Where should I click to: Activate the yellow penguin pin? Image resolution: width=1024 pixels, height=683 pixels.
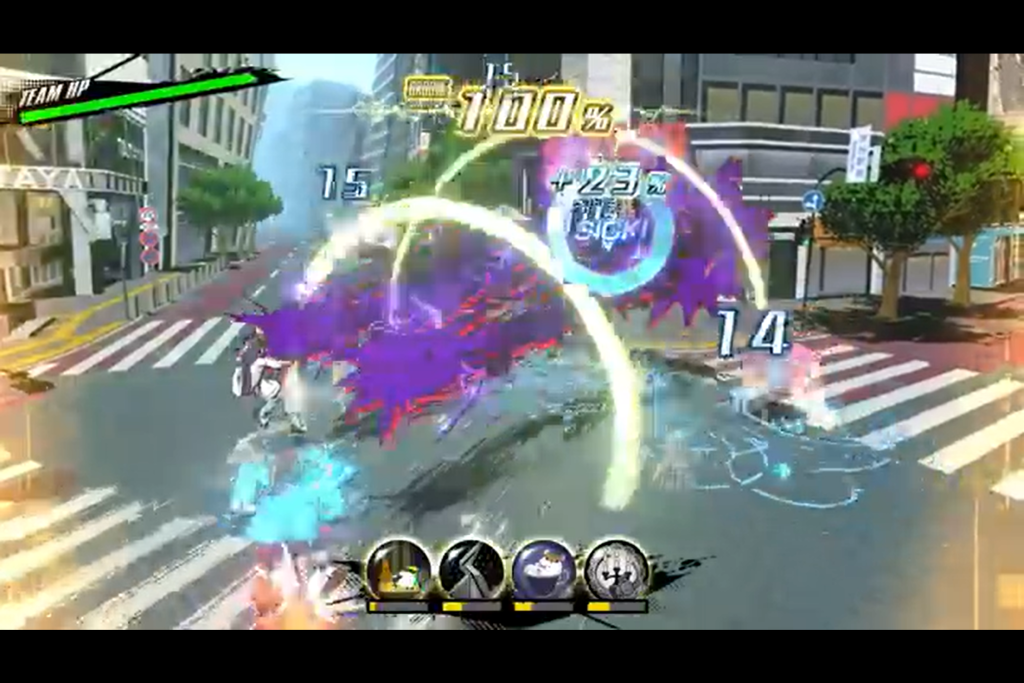pos(398,570)
